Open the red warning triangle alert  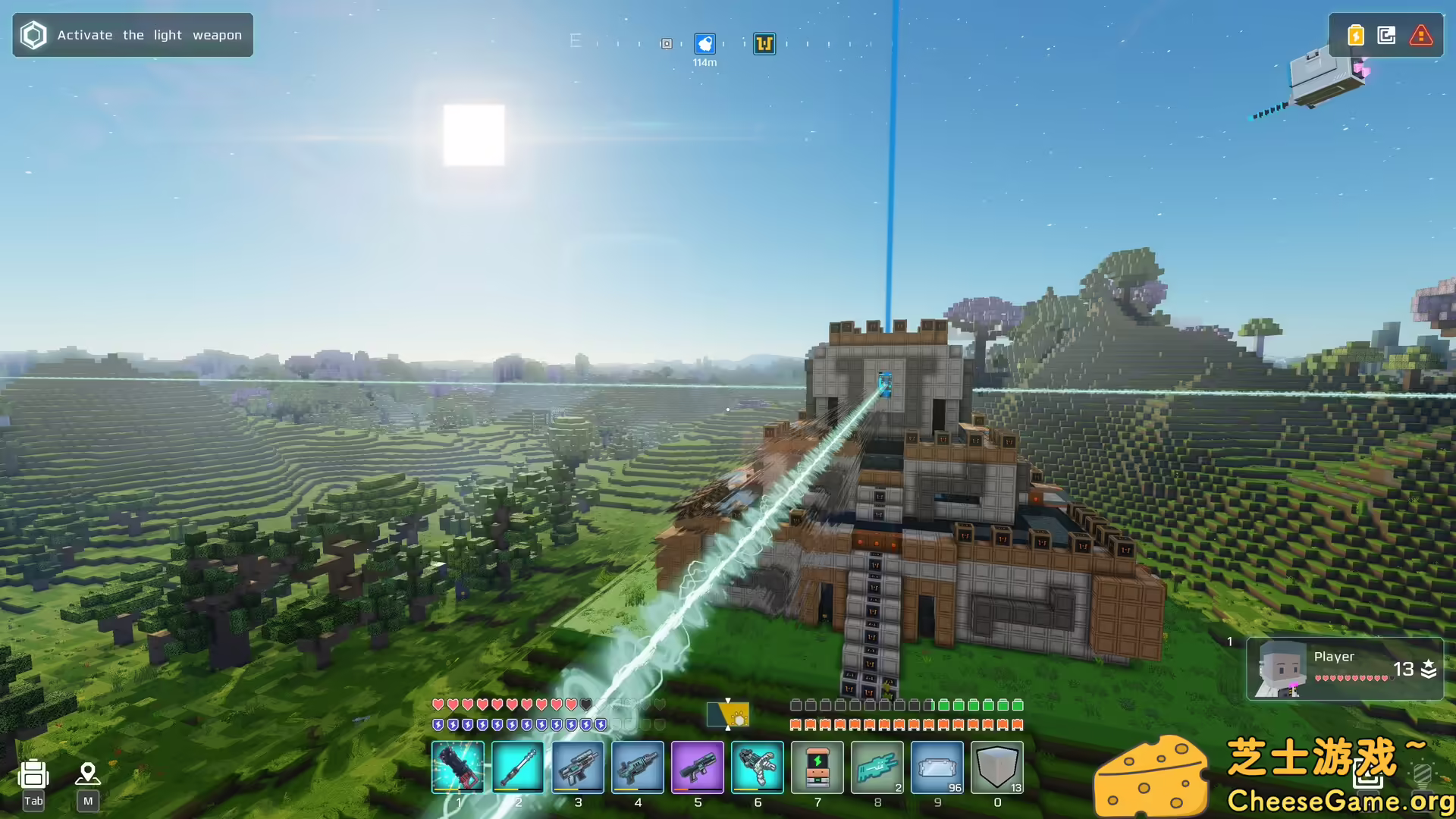point(1420,35)
